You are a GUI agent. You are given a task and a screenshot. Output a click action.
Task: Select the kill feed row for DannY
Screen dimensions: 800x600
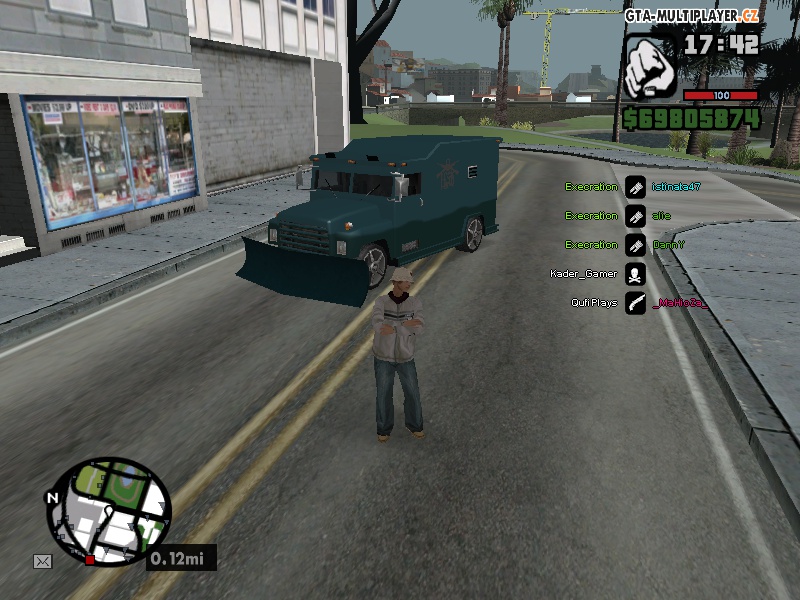point(635,245)
